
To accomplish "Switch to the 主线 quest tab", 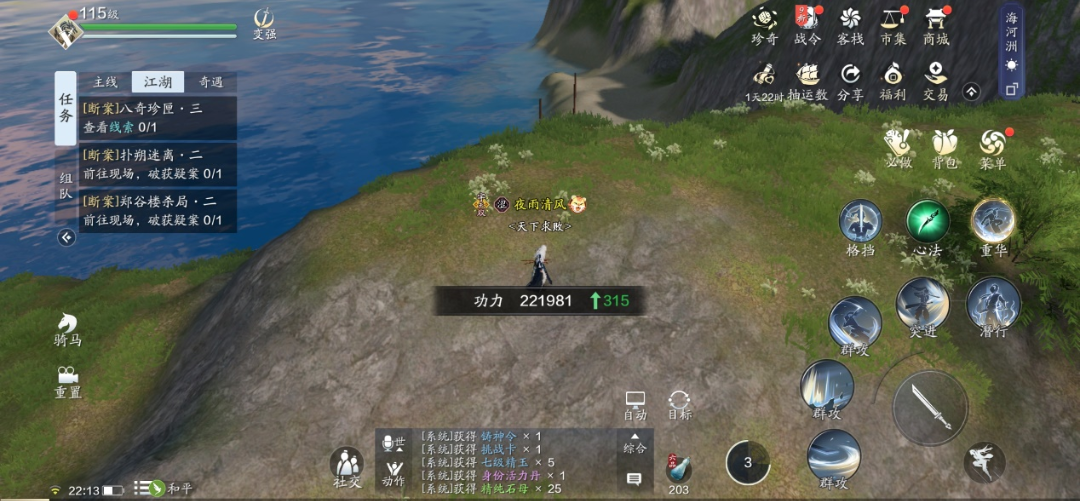I will pyautogui.click(x=105, y=82).
